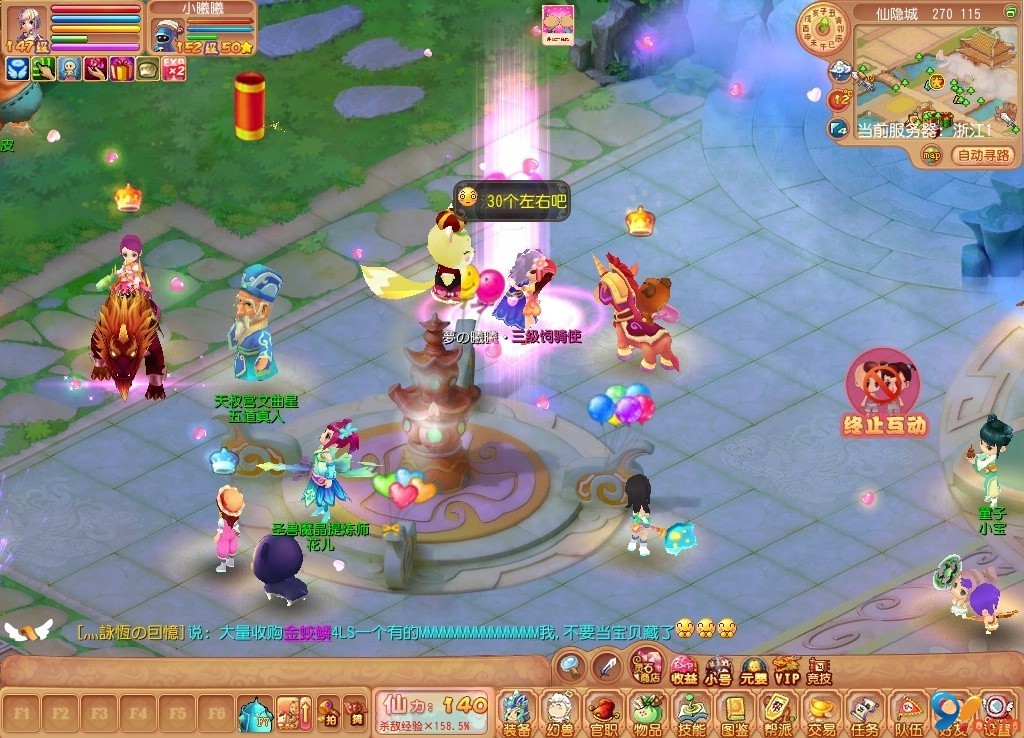Open the 队伍 team menu
This screenshot has height=738, width=1024.
coord(909,712)
